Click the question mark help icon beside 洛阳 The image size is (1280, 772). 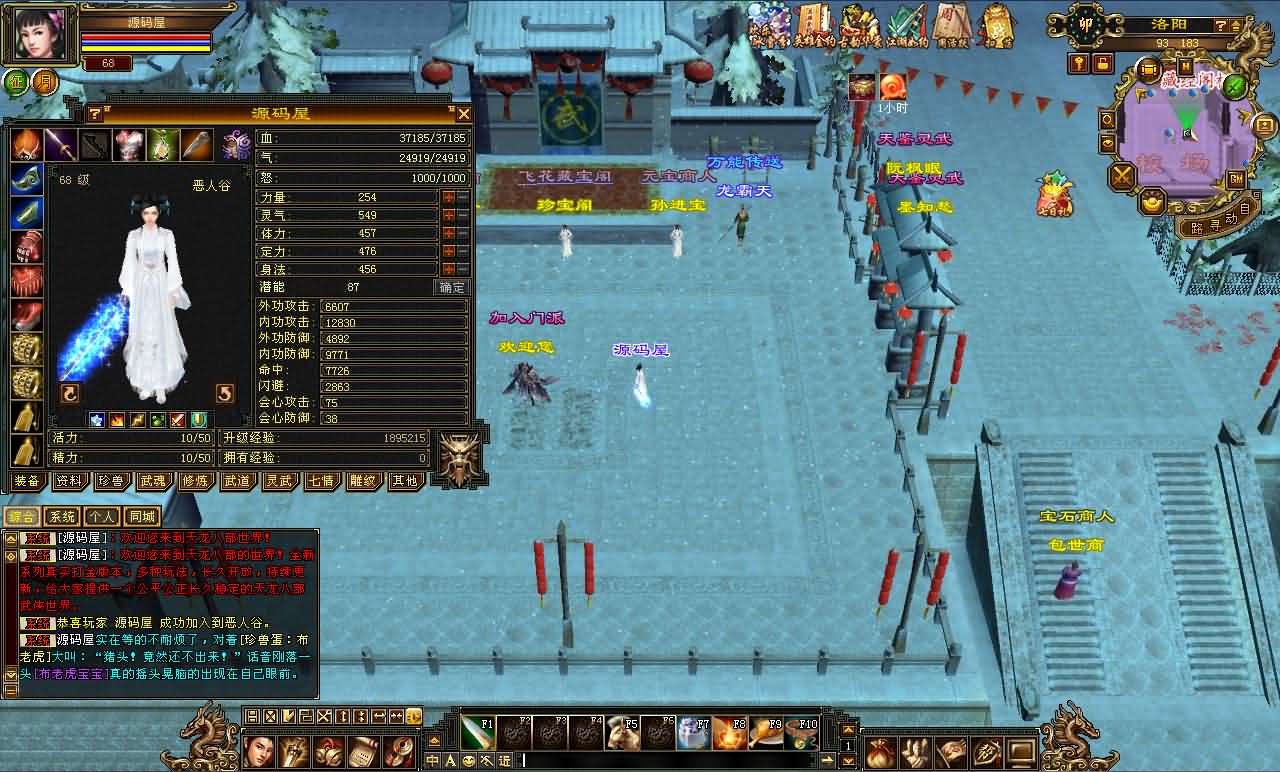coord(1220,26)
